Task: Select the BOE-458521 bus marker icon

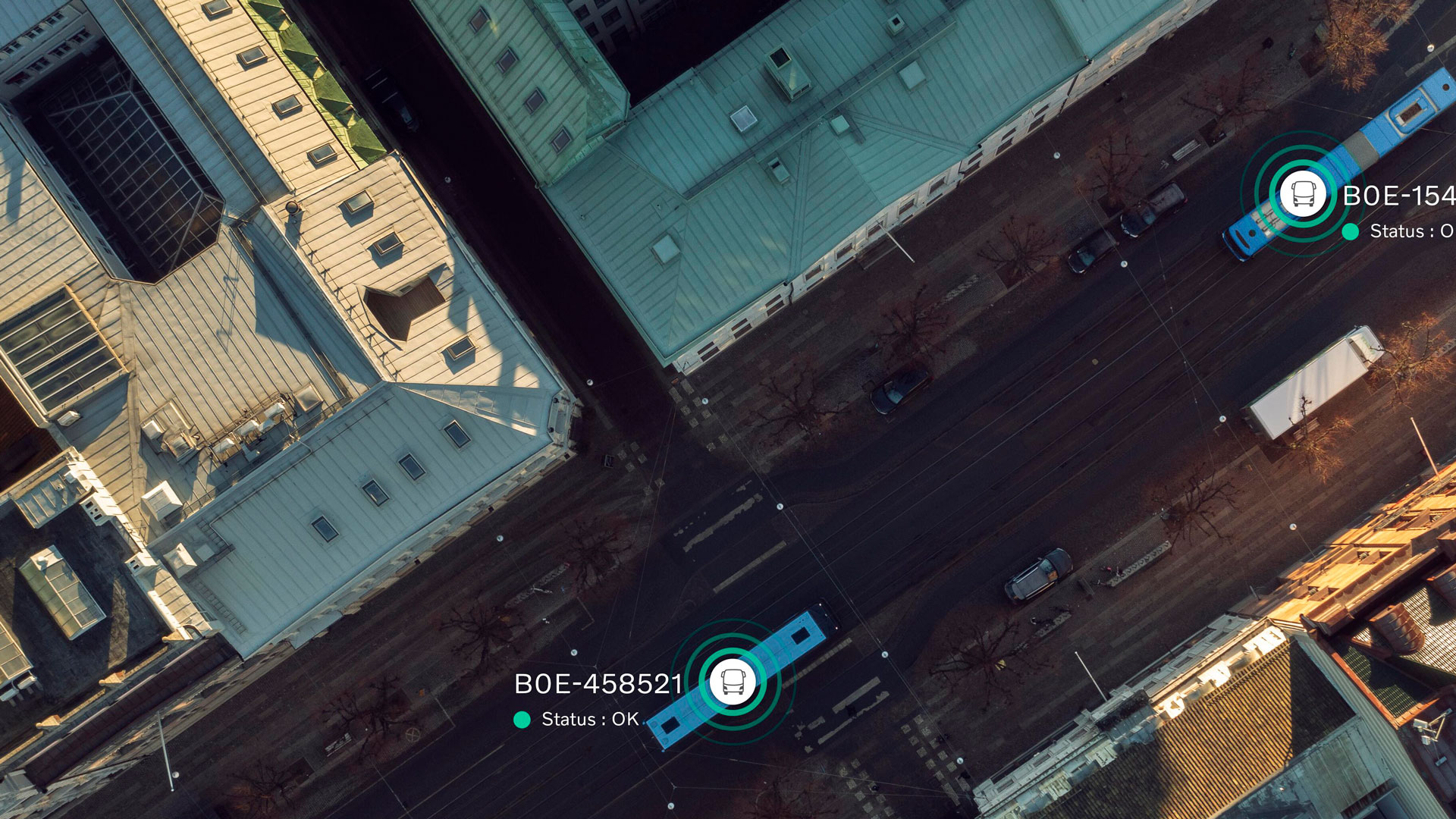Action: pyautogui.click(x=733, y=681)
